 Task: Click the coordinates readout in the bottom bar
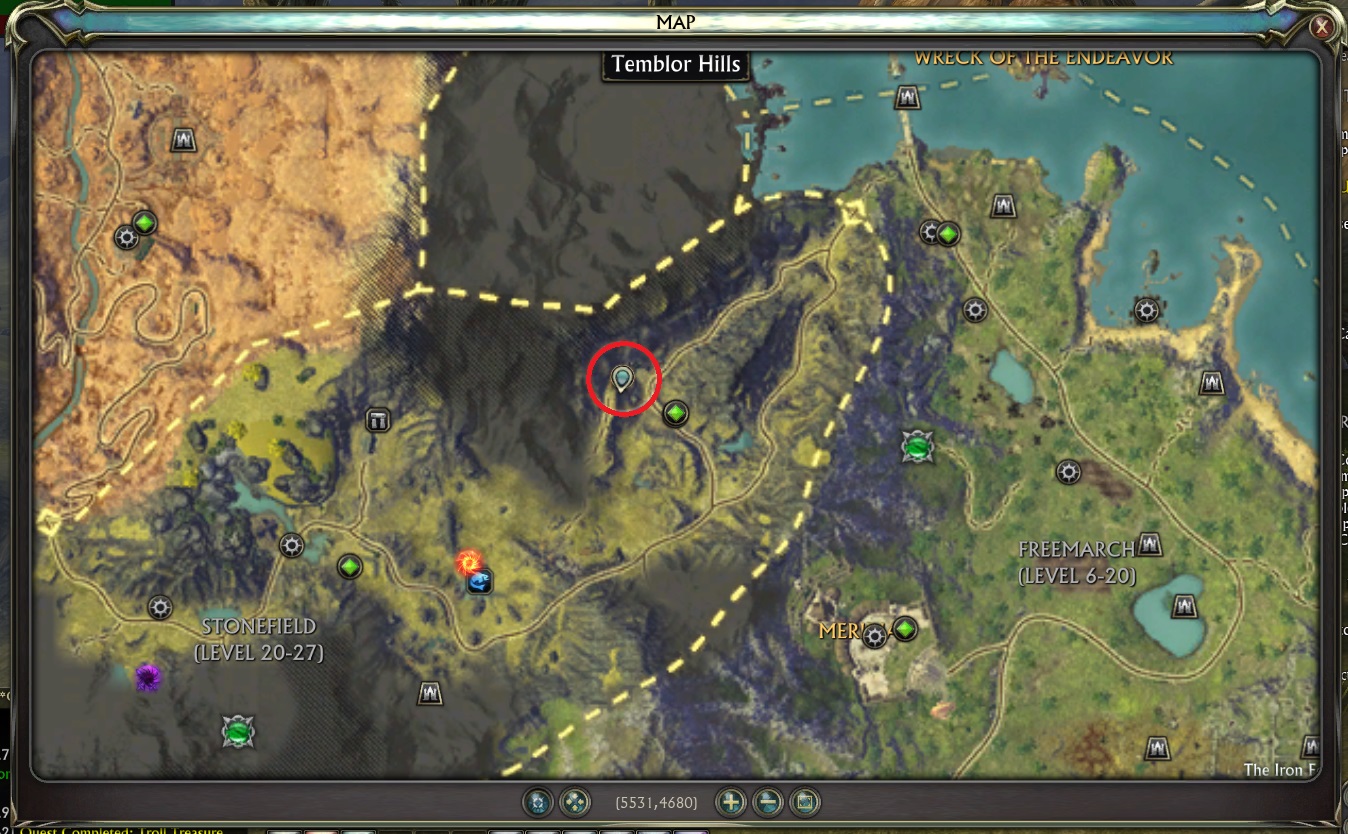point(656,802)
